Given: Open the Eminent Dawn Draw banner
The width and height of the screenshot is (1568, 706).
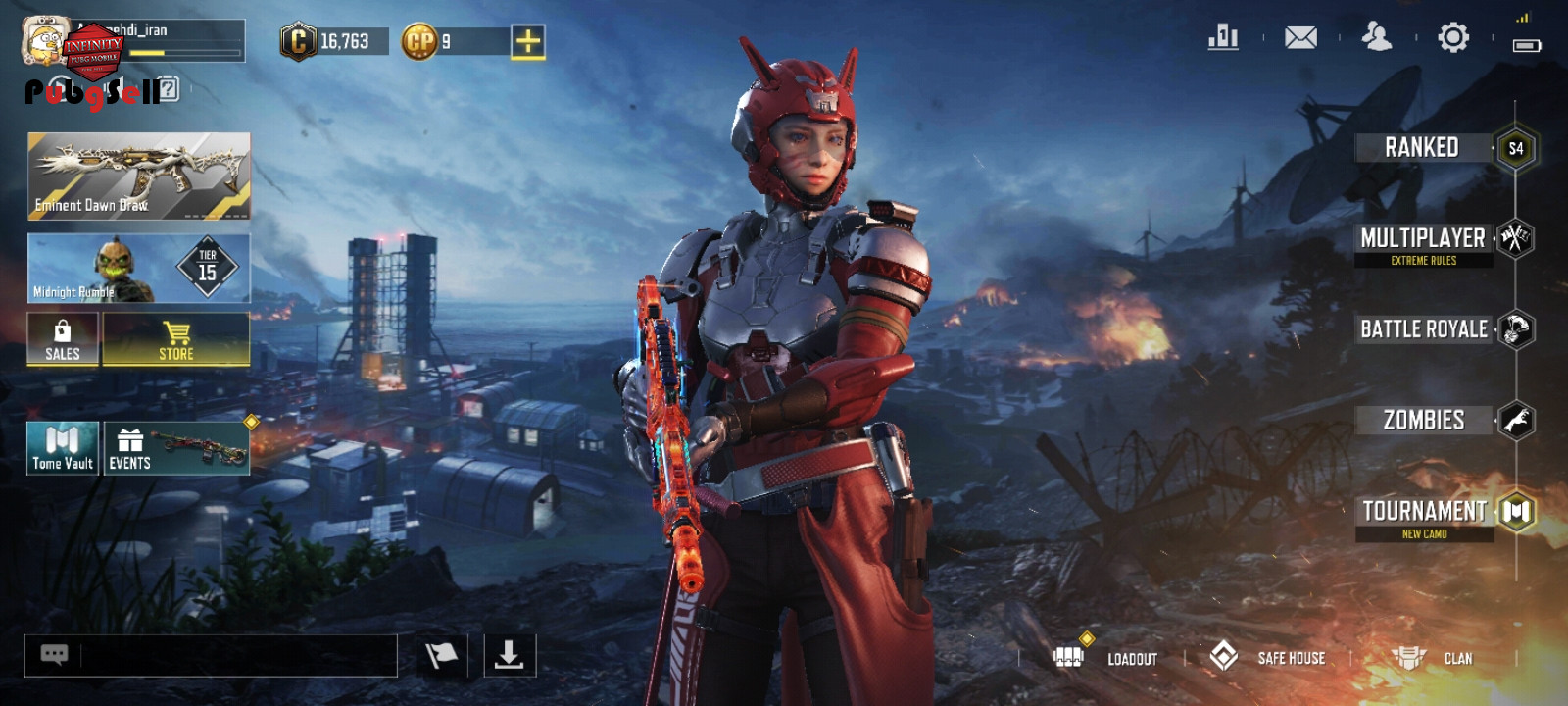Looking at the screenshot, I should pyautogui.click(x=139, y=176).
